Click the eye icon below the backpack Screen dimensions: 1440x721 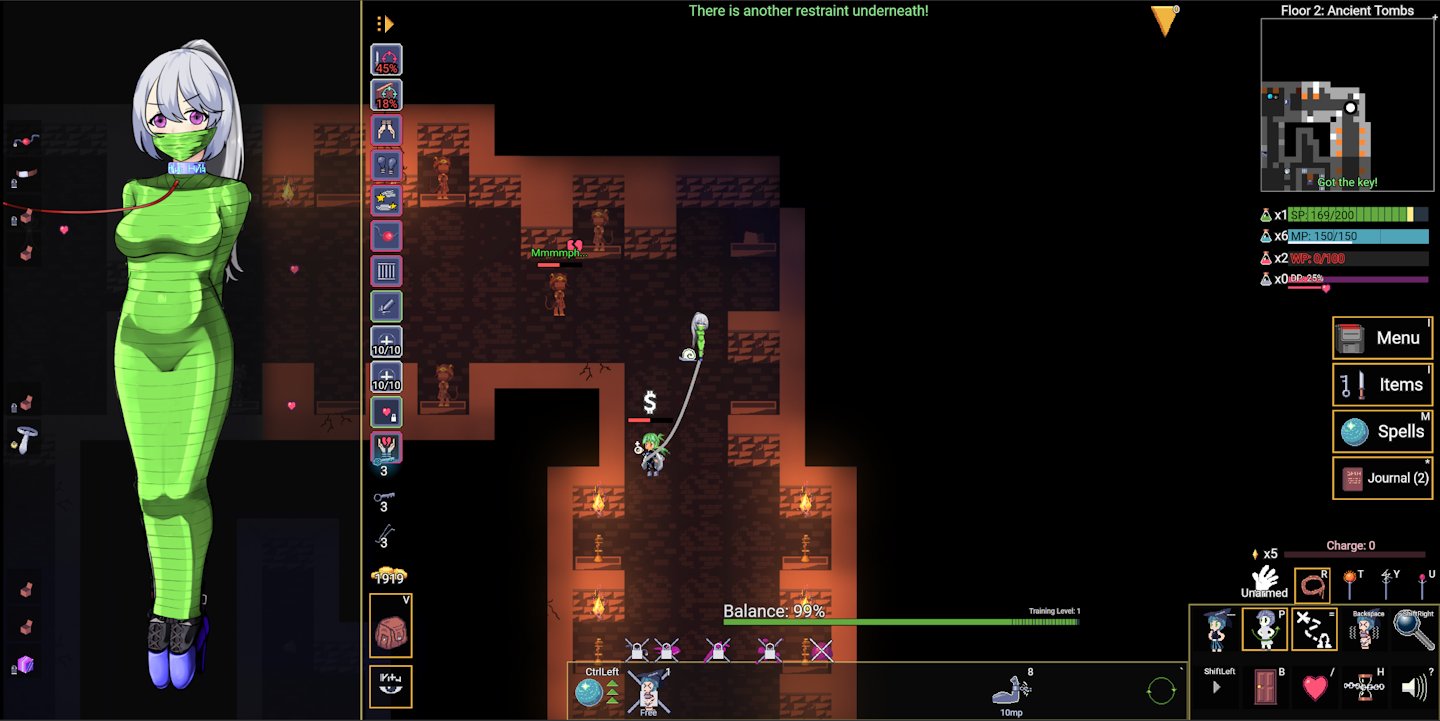click(x=390, y=685)
